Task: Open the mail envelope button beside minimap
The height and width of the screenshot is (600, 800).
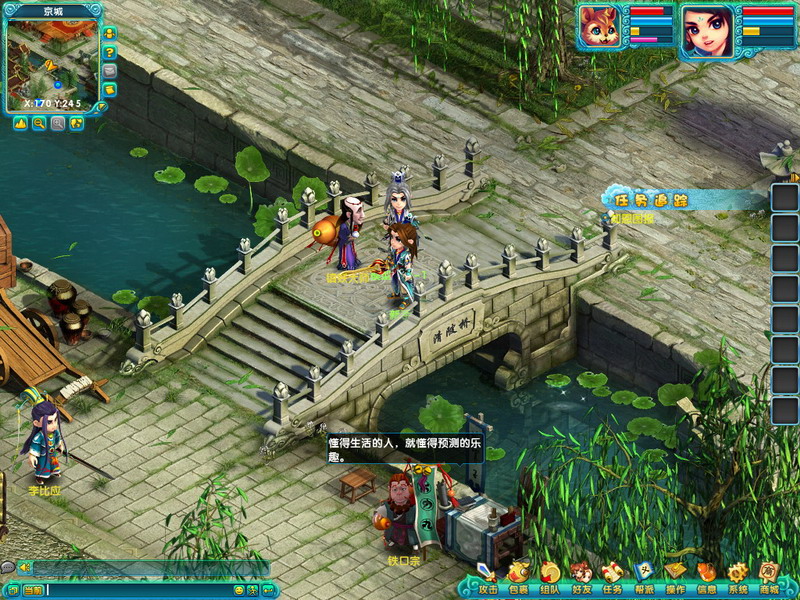Action: coord(109,71)
